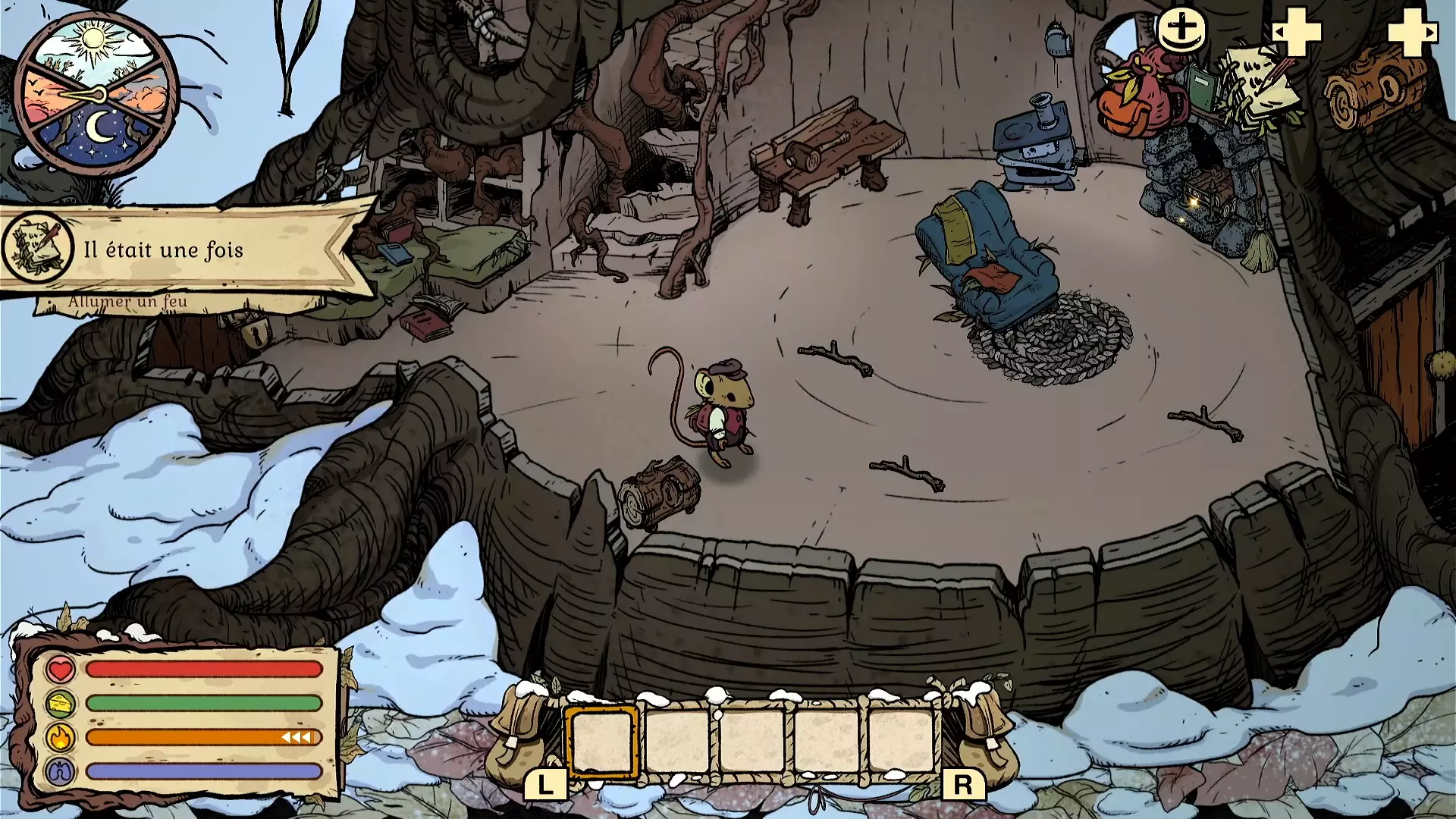This screenshot has height=819, width=1456.
Task: Select the "Allumer un feu" objective line
Action: pyautogui.click(x=127, y=302)
